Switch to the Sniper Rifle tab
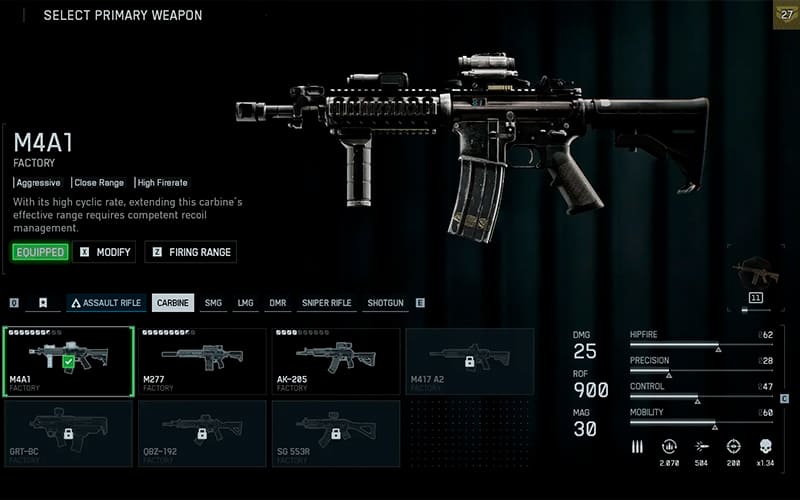The width and height of the screenshot is (800, 500). point(326,303)
